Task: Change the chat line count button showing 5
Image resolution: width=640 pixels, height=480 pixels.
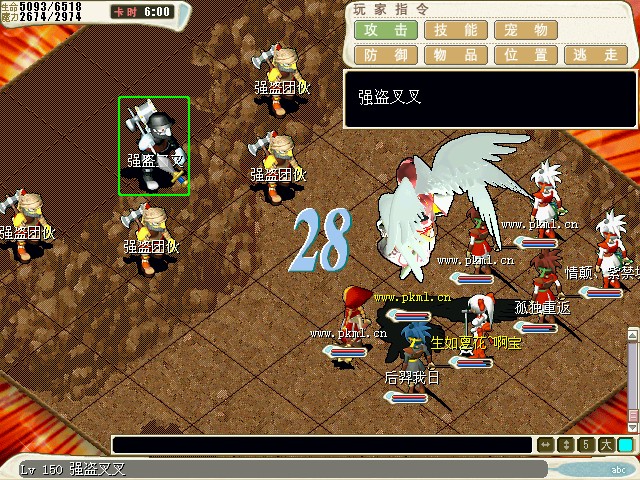Action: [x=586, y=445]
